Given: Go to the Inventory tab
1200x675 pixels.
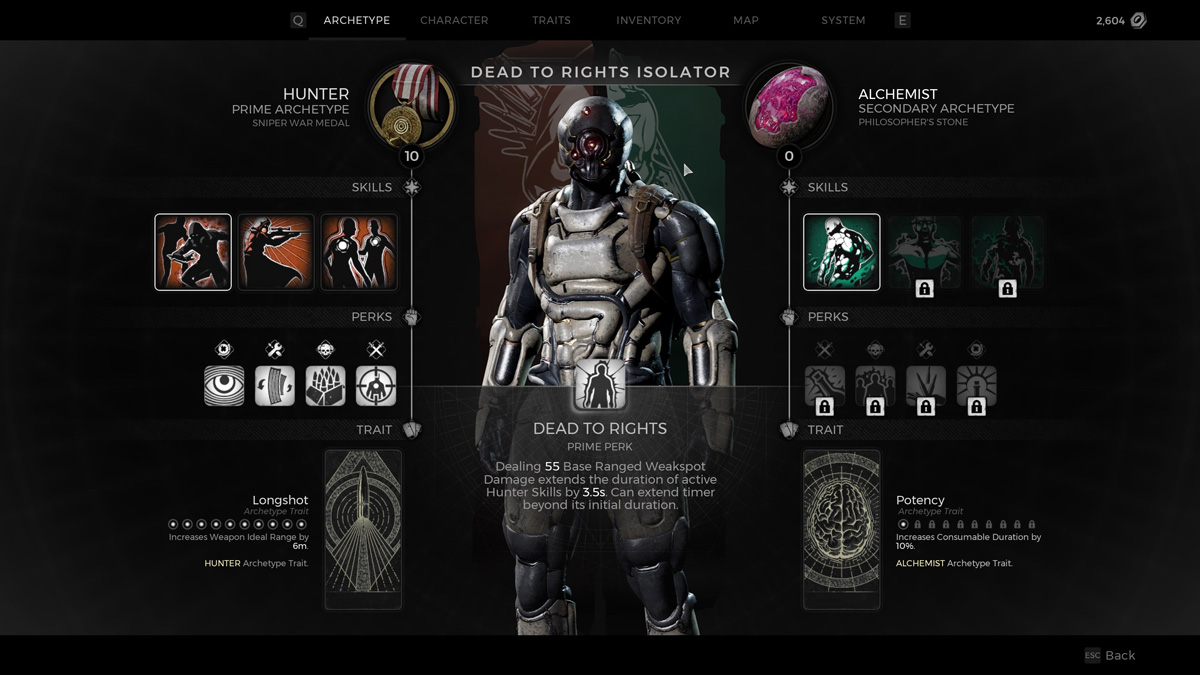Looking at the screenshot, I should (x=648, y=20).
